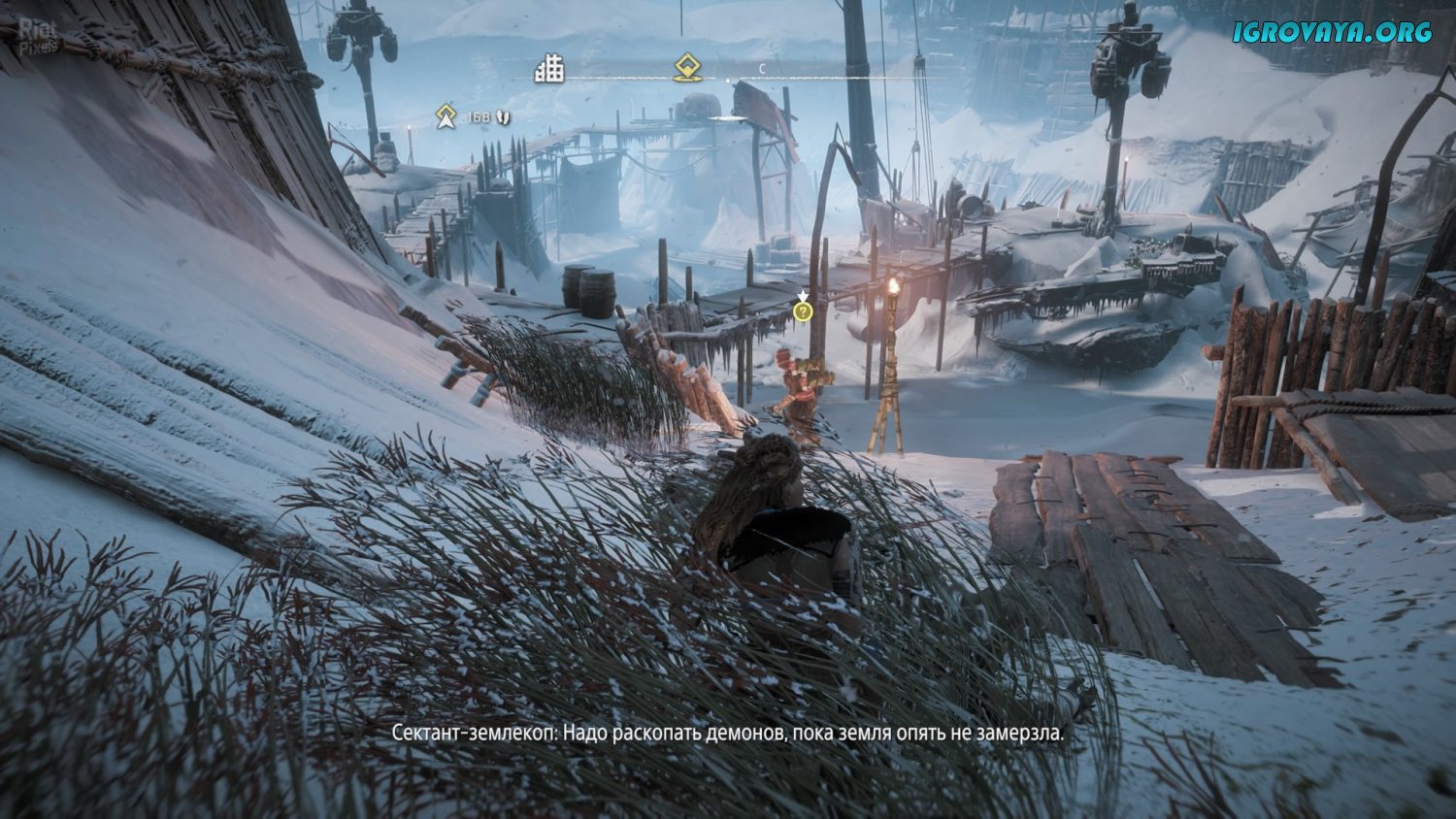Select the yellow question mark enemy marker
This screenshot has width=1456, height=819.
[802, 311]
